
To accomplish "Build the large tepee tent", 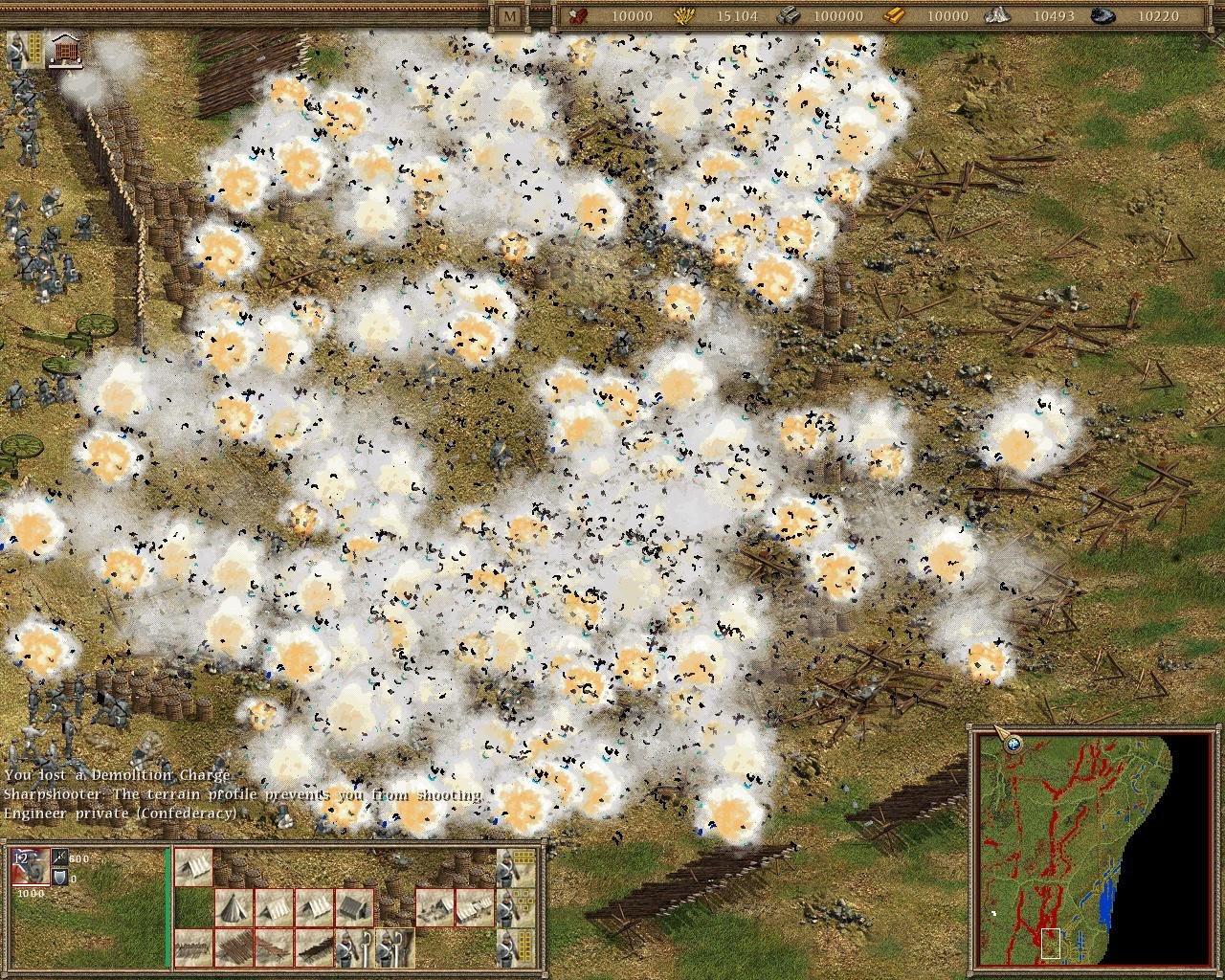I will [234, 907].
